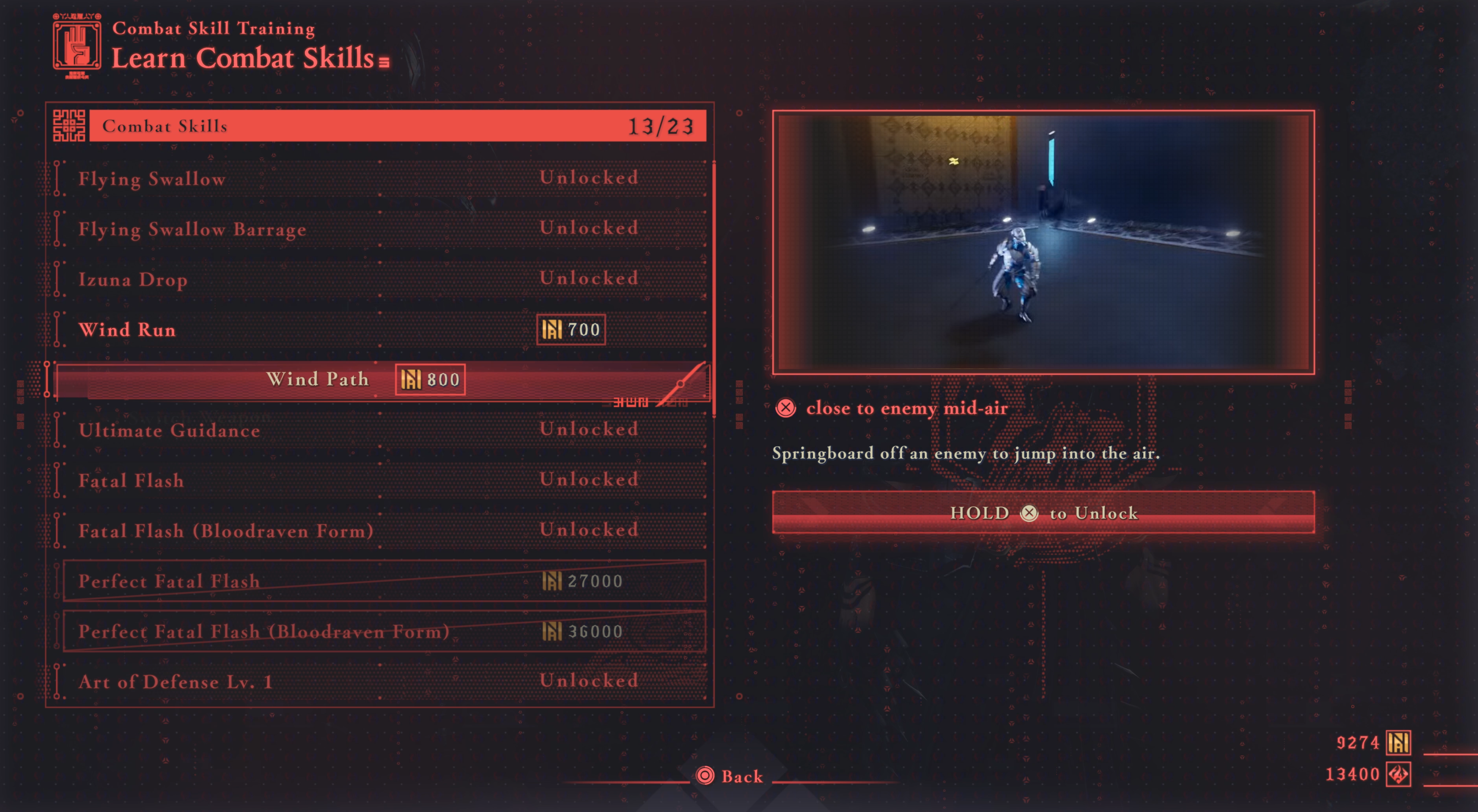
Task: Click the Wind Path skill preview video
Action: coord(1043,242)
